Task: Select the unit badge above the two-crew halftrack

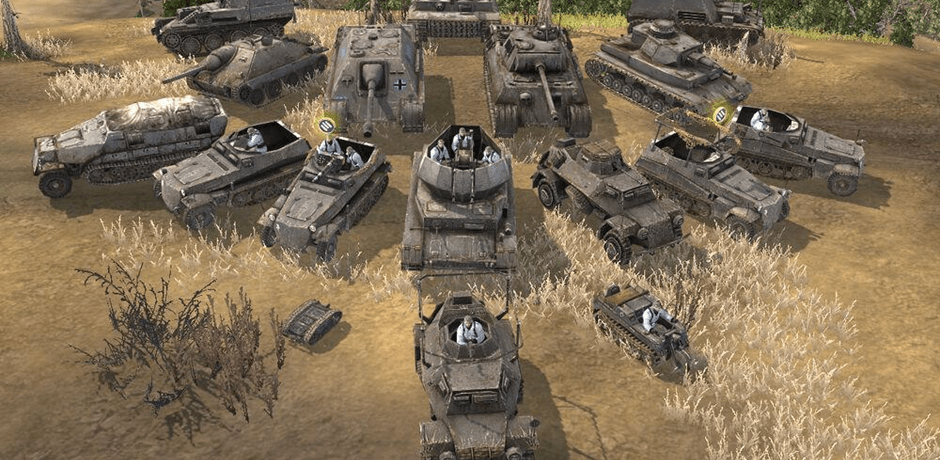Action: click(326, 126)
